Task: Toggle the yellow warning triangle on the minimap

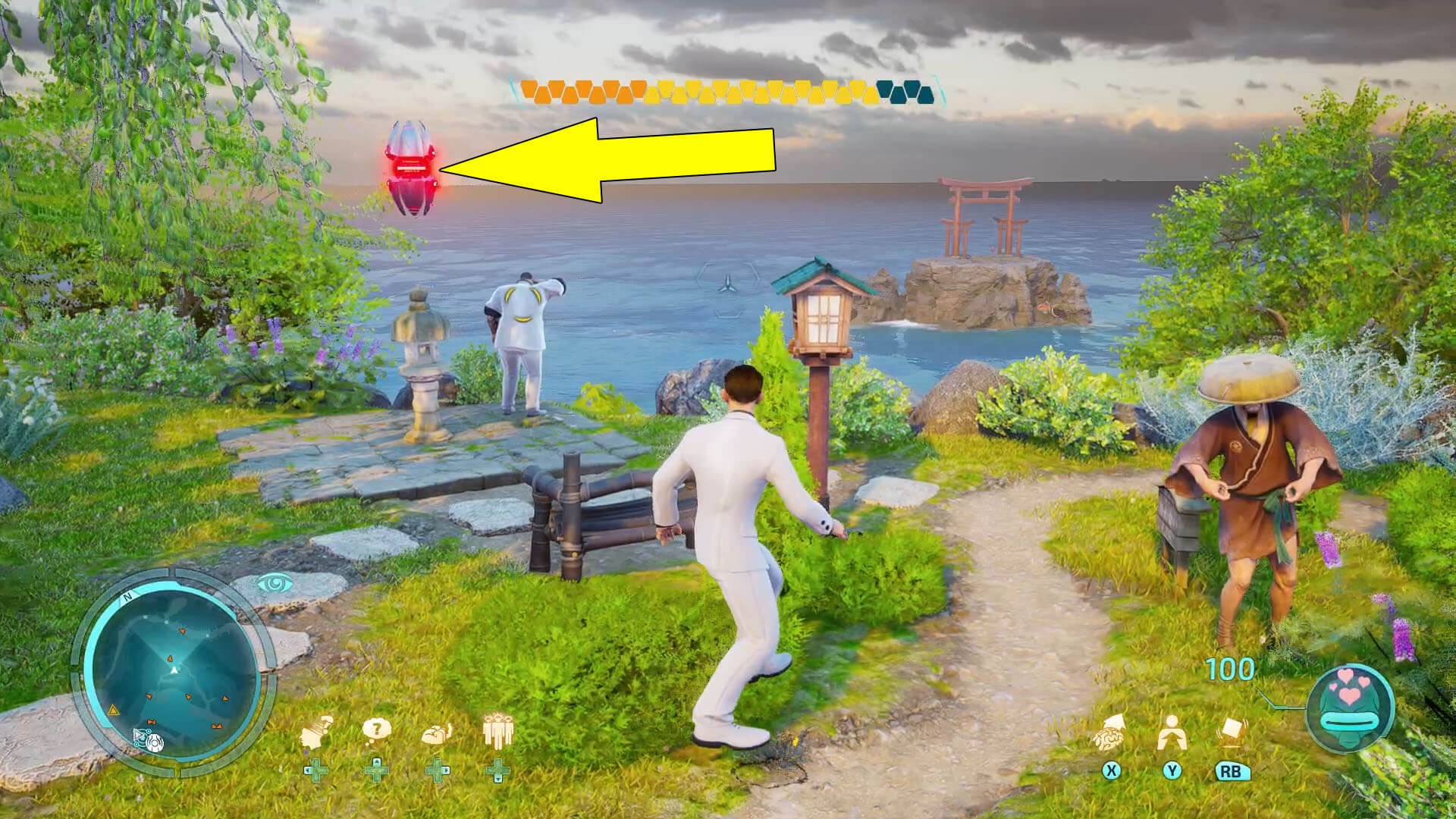Action: click(112, 710)
